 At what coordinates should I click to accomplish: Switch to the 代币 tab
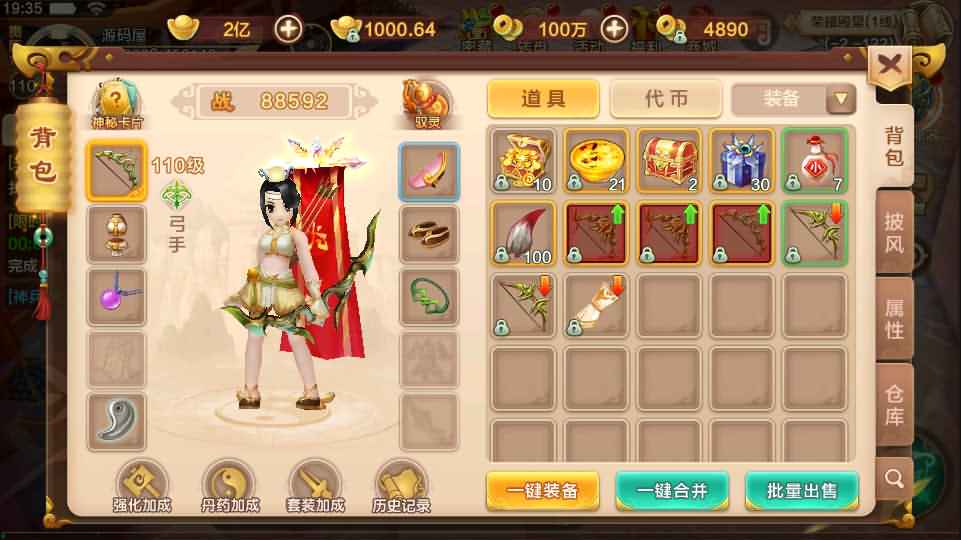click(665, 98)
